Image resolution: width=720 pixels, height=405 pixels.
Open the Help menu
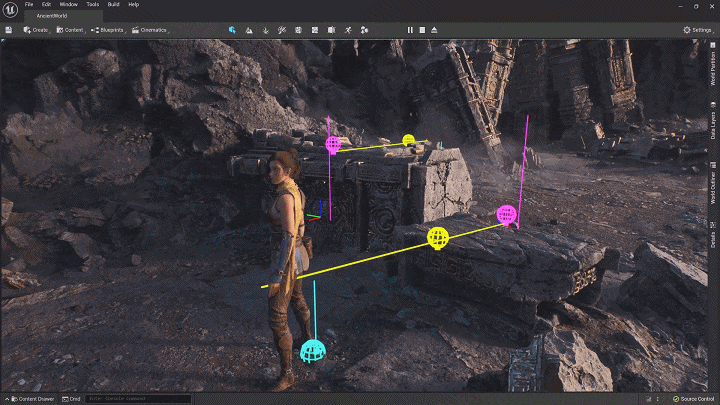pos(134,5)
